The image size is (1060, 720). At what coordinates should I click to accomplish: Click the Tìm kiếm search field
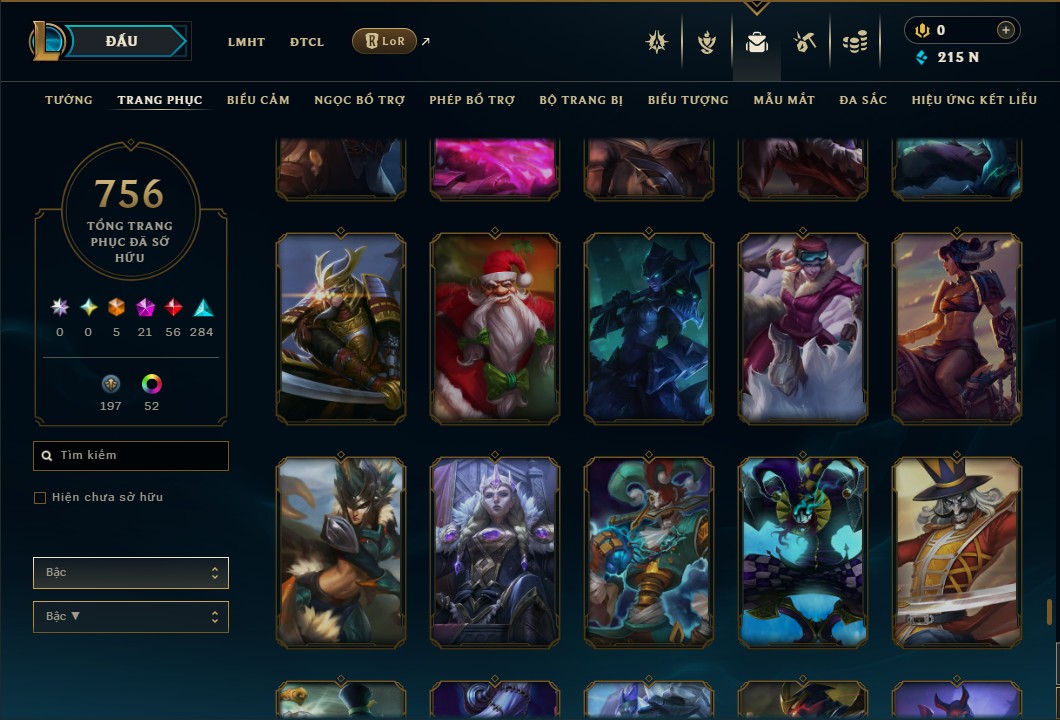131,456
